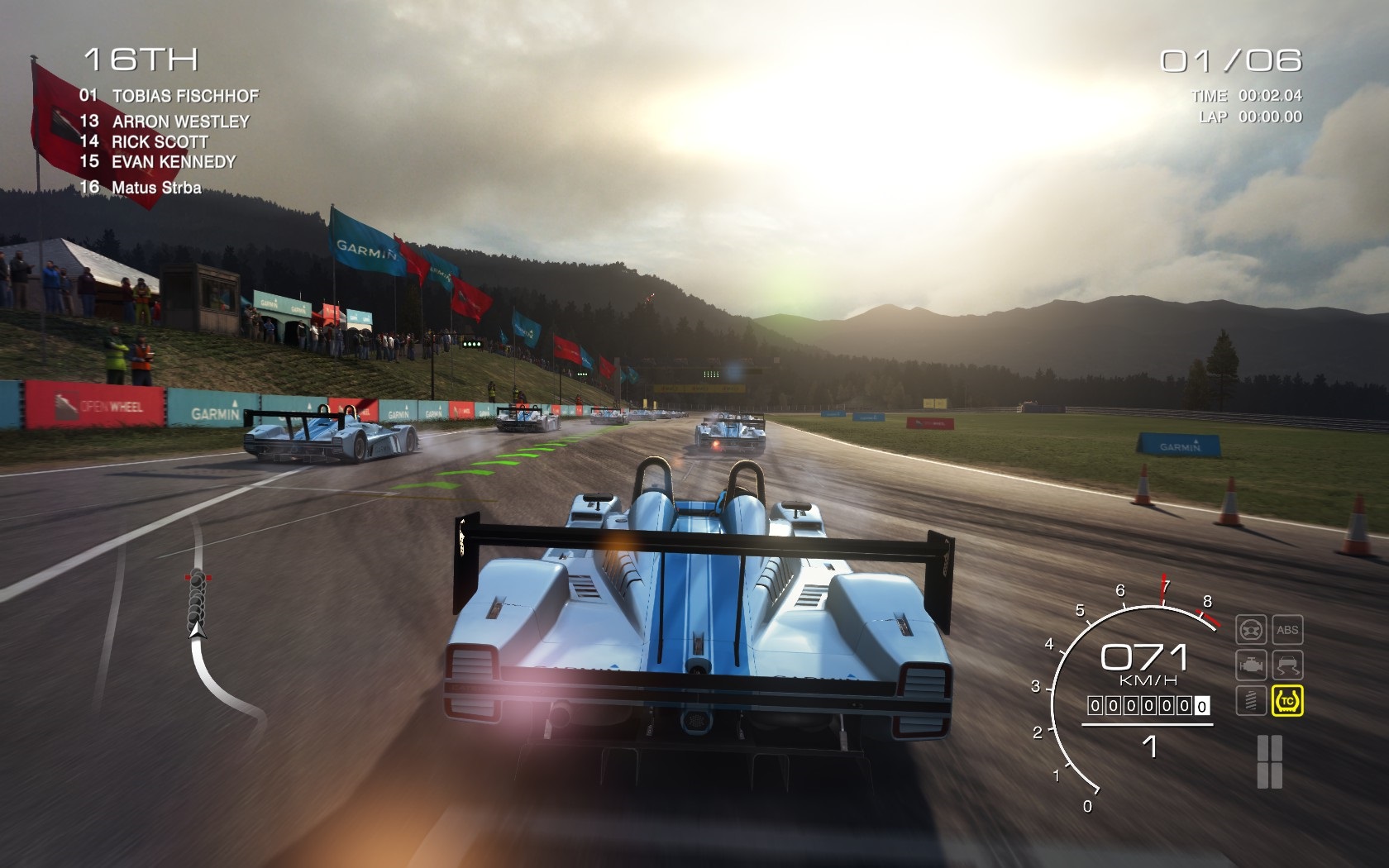
Task: Click Evan Kennedy's leaderboard entry
Action: pos(158,162)
